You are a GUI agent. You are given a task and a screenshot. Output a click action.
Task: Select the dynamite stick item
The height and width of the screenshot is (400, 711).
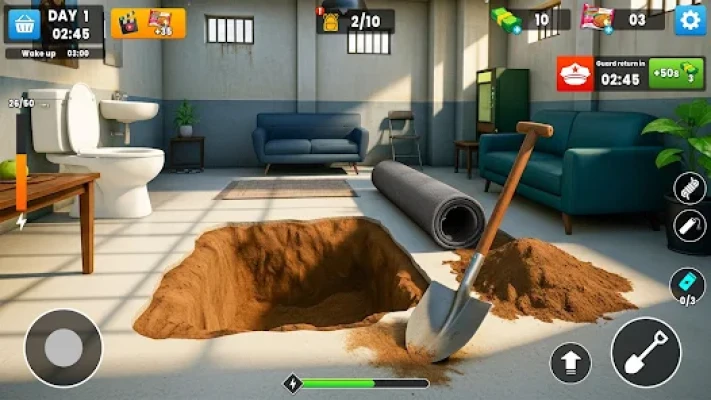690,226
